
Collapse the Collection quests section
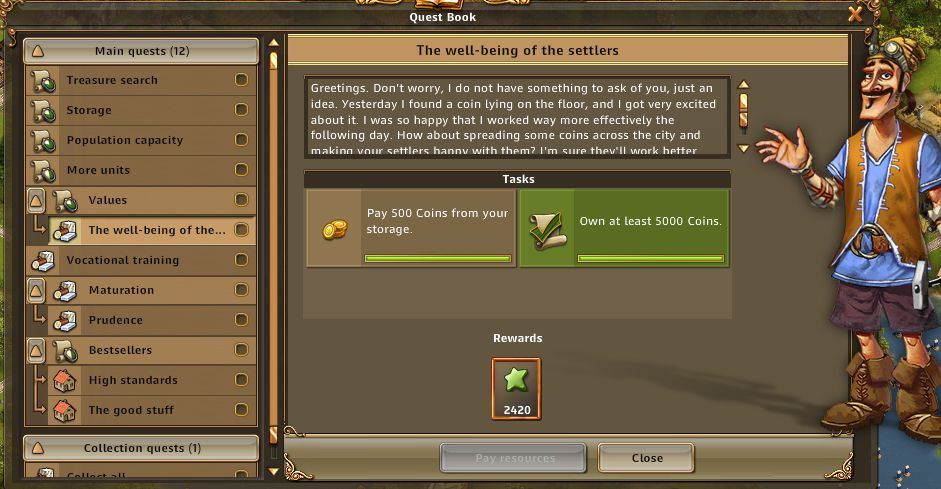tap(38, 448)
